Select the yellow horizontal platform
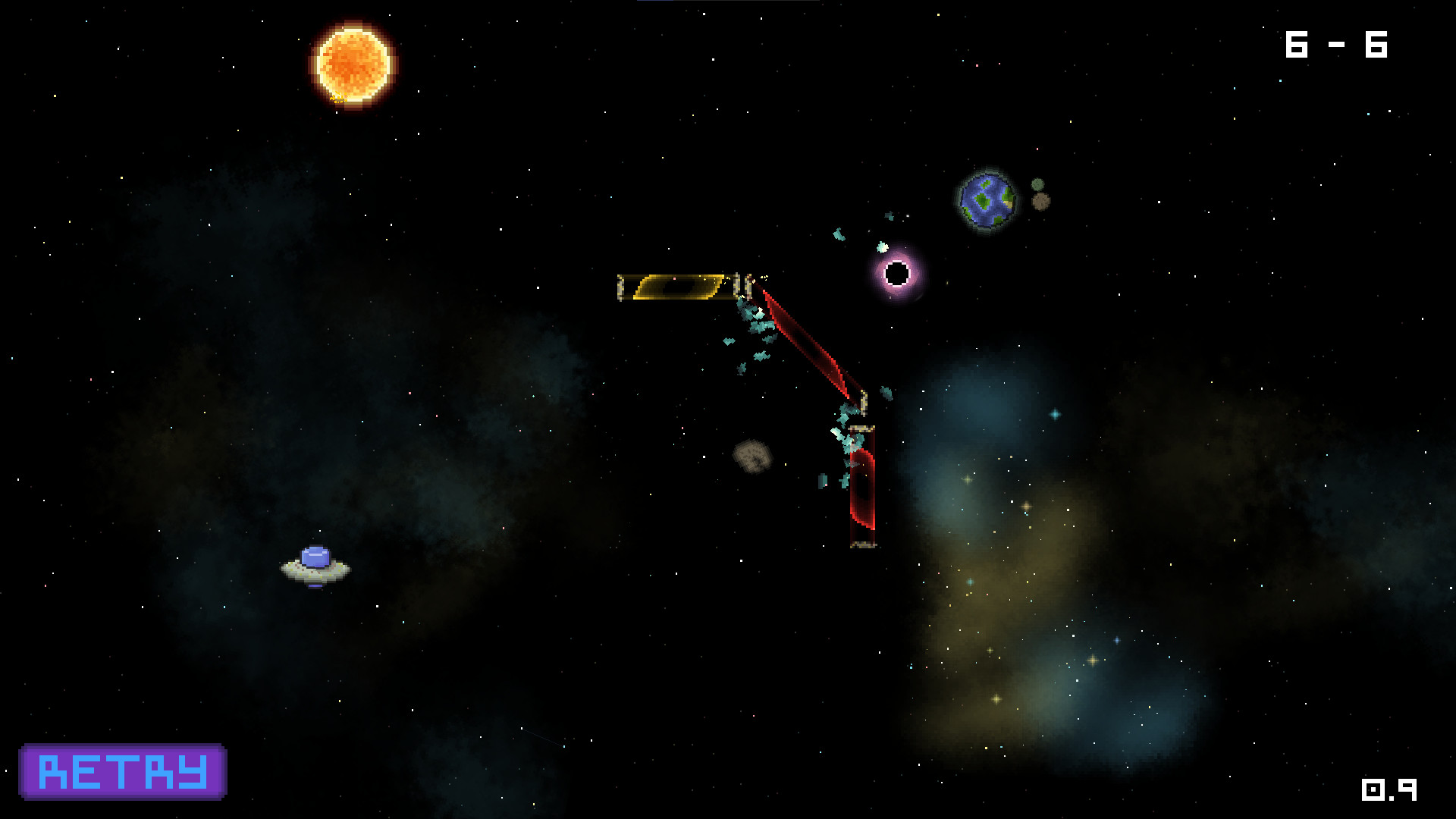This screenshot has height=819, width=1456. tap(679, 287)
